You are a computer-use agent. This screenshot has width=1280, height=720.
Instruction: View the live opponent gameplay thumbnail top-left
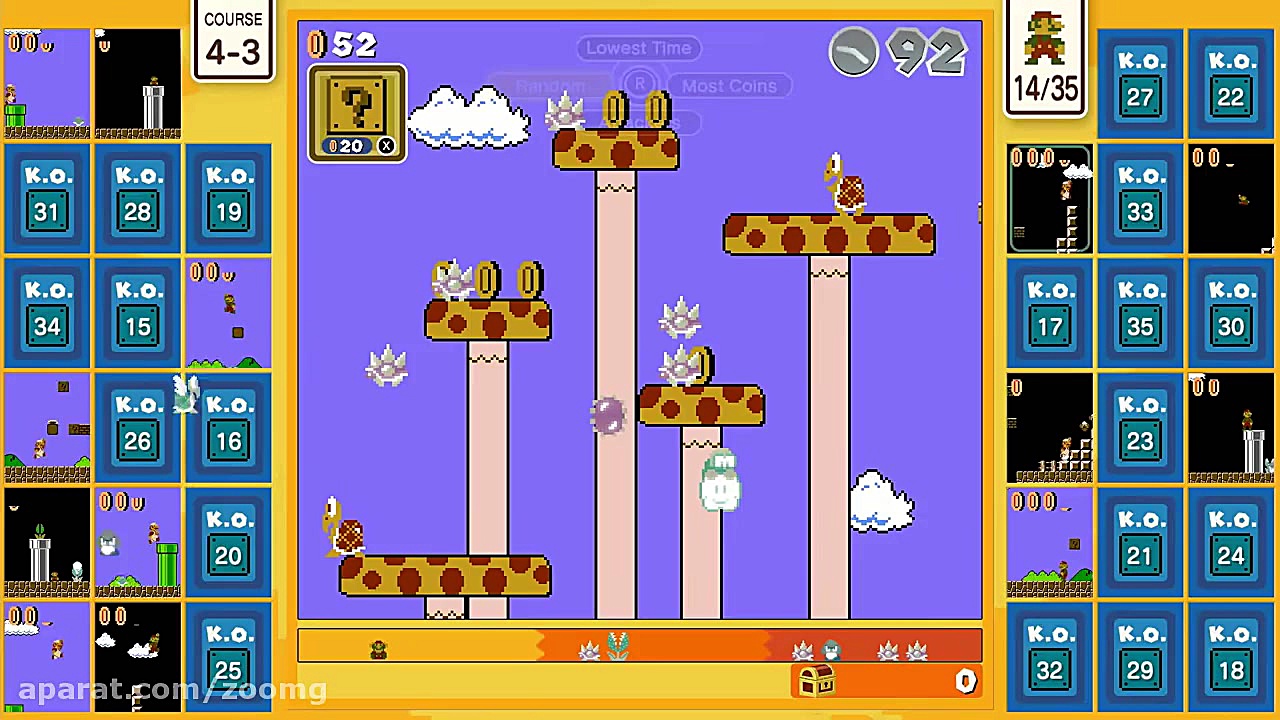coord(47,82)
